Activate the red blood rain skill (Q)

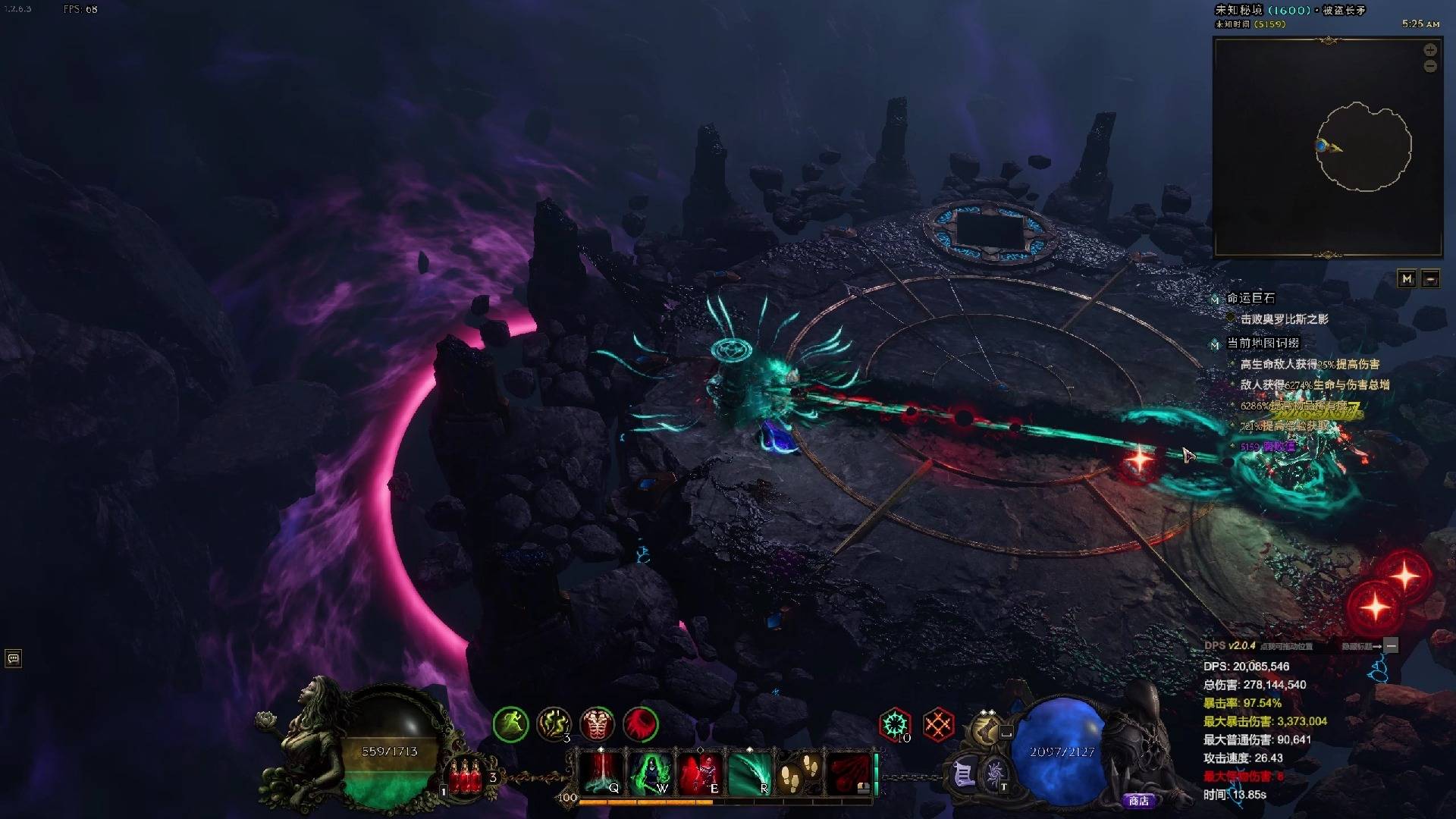tap(601, 772)
